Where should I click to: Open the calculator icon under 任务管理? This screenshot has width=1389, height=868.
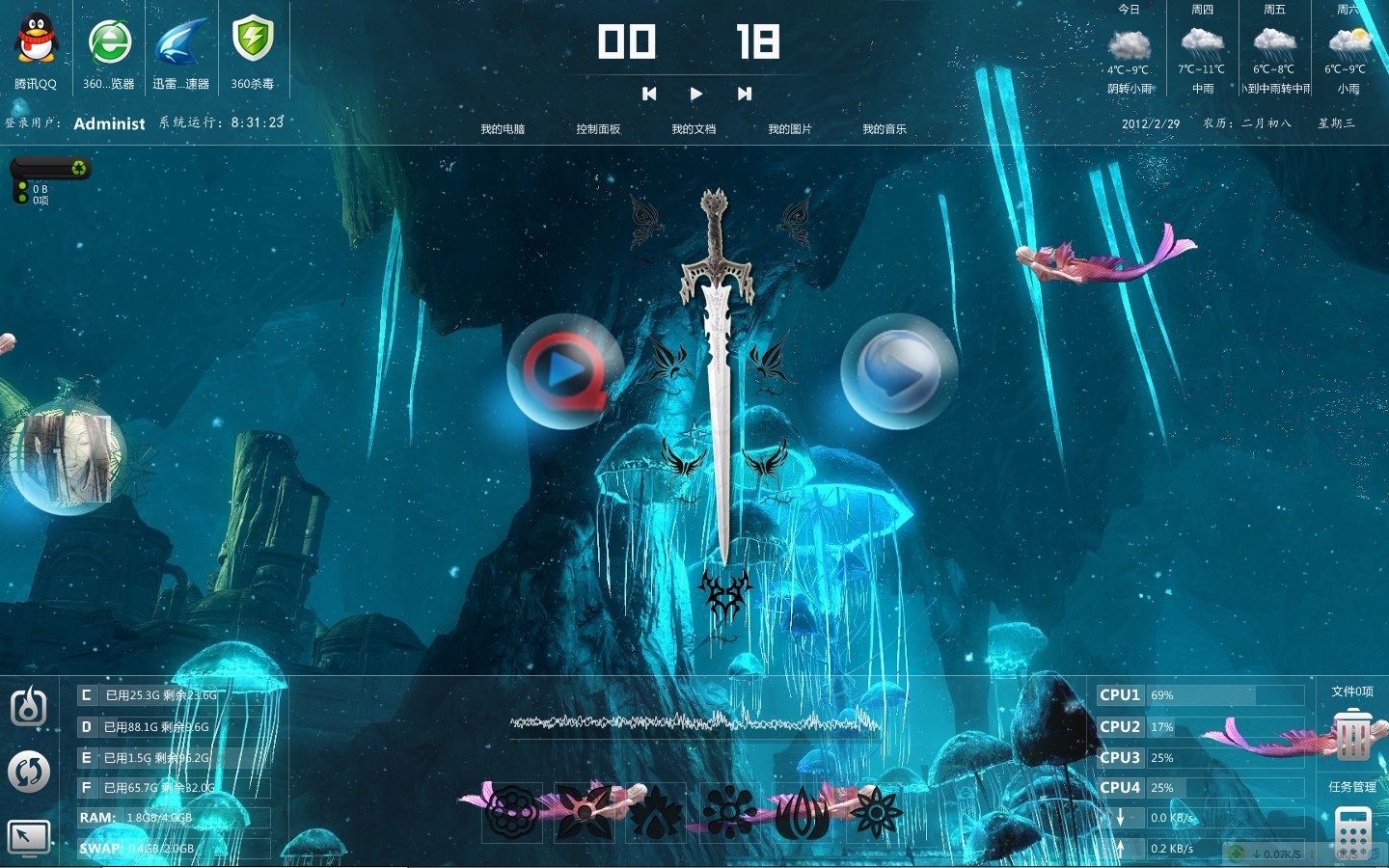[1352, 830]
